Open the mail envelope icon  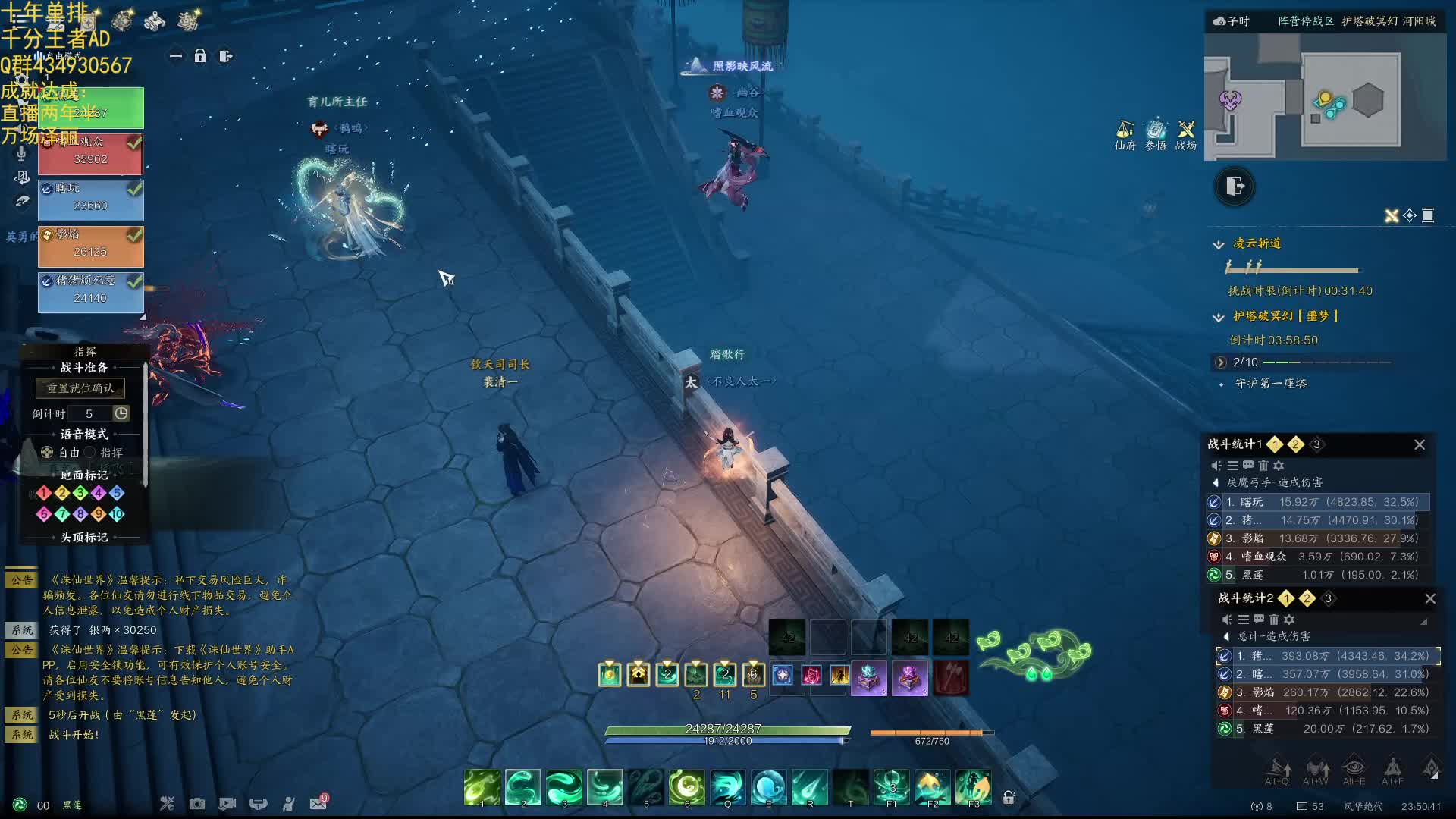click(x=318, y=803)
